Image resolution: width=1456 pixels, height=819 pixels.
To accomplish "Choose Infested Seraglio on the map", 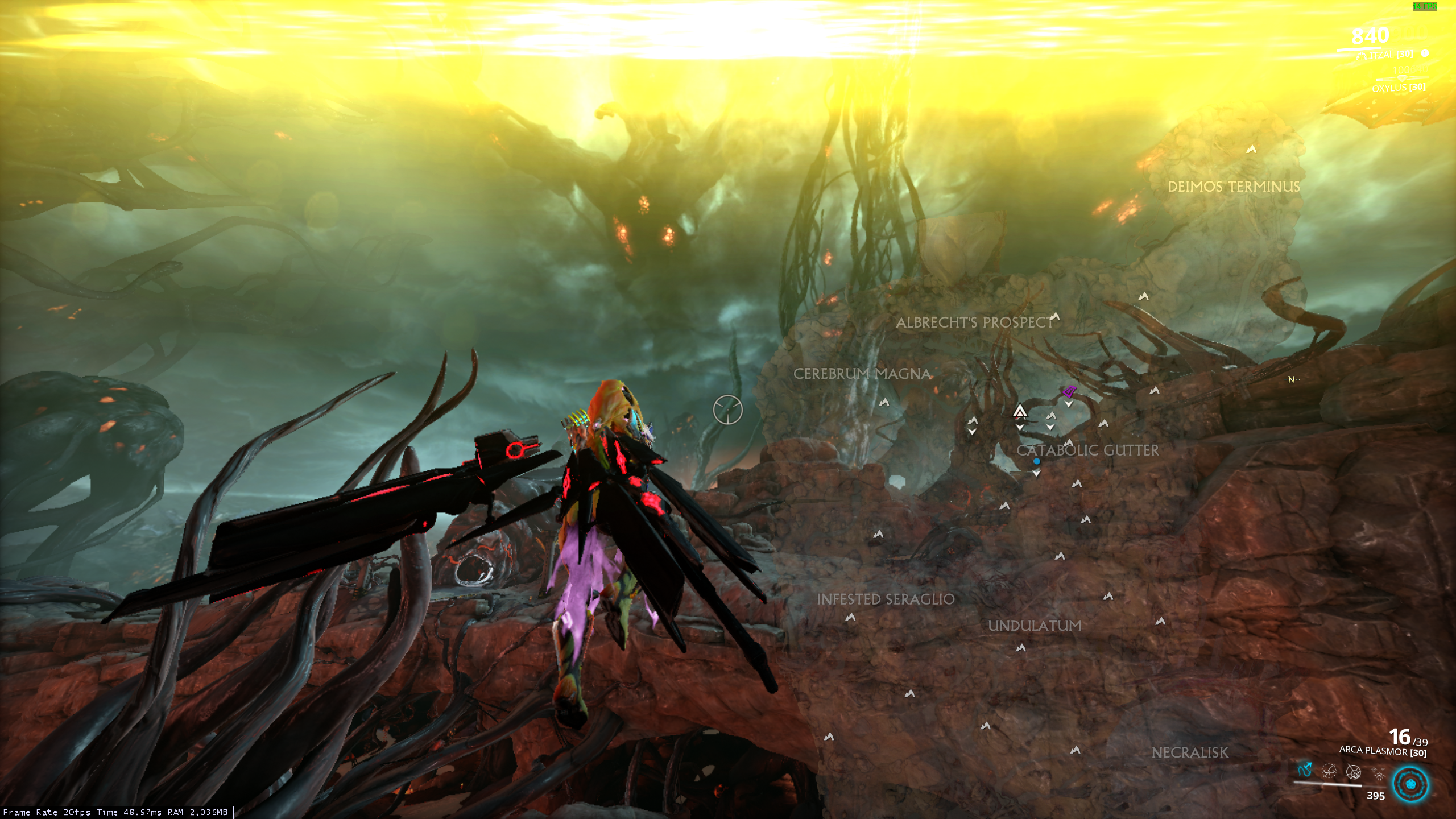I will pos(886,599).
